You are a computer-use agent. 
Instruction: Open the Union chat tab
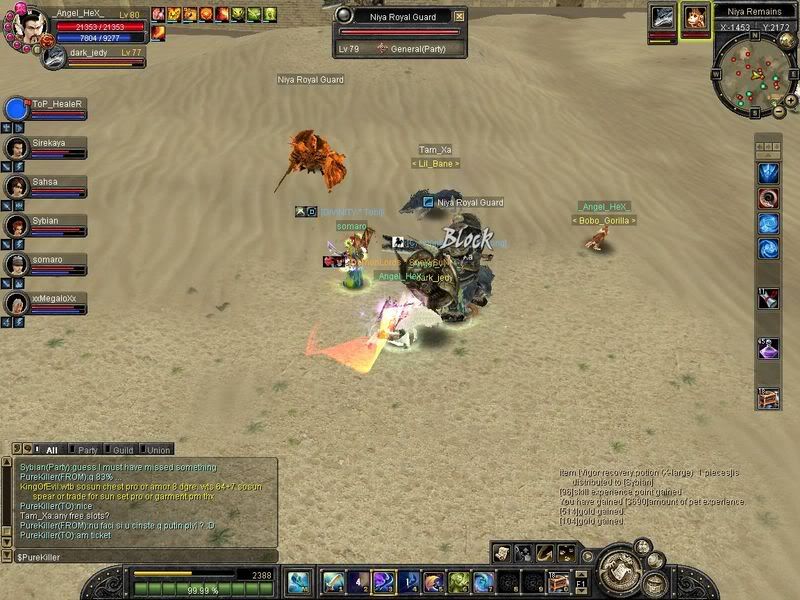[x=157, y=450]
